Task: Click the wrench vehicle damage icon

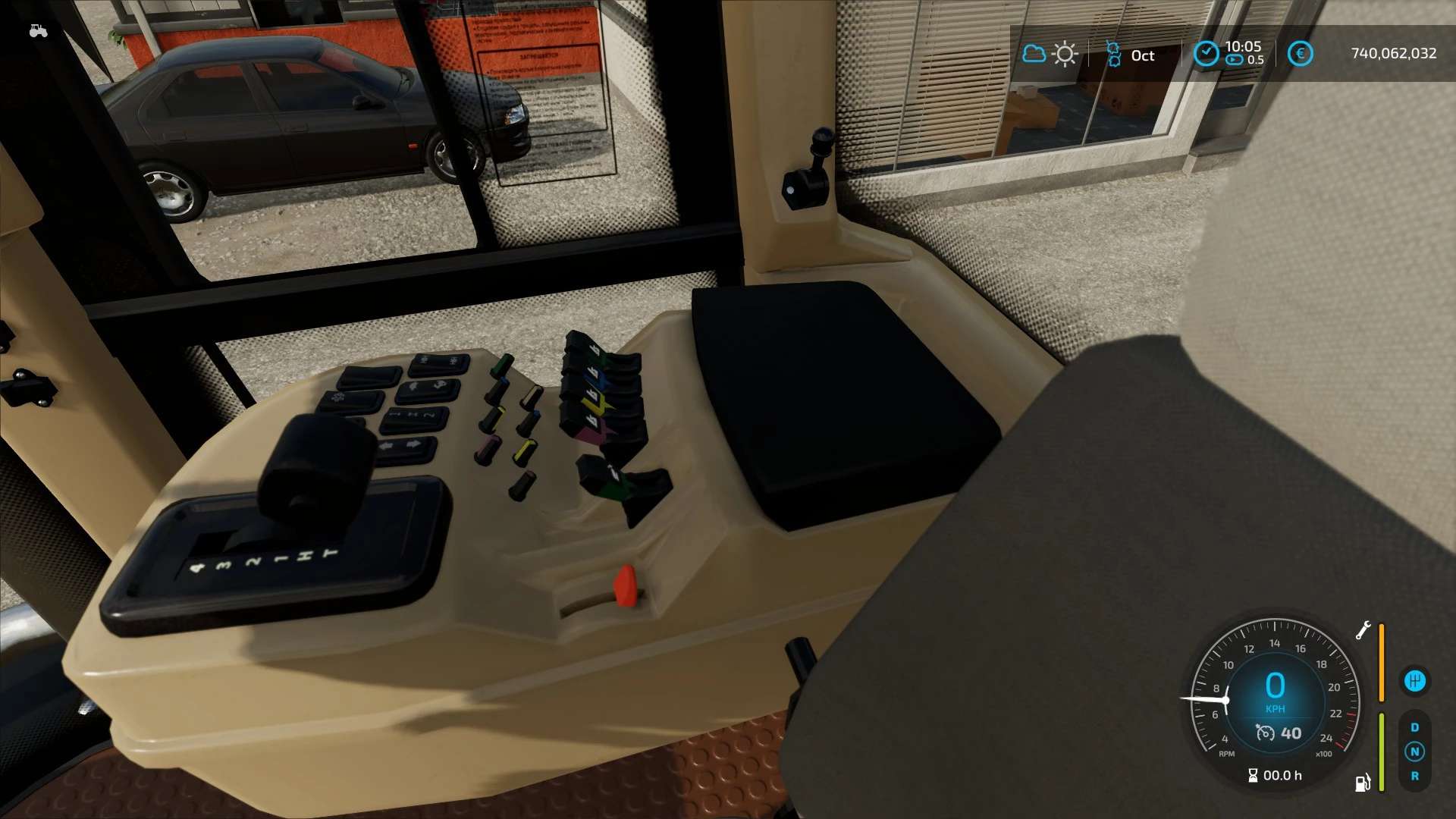Action: [1363, 630]
